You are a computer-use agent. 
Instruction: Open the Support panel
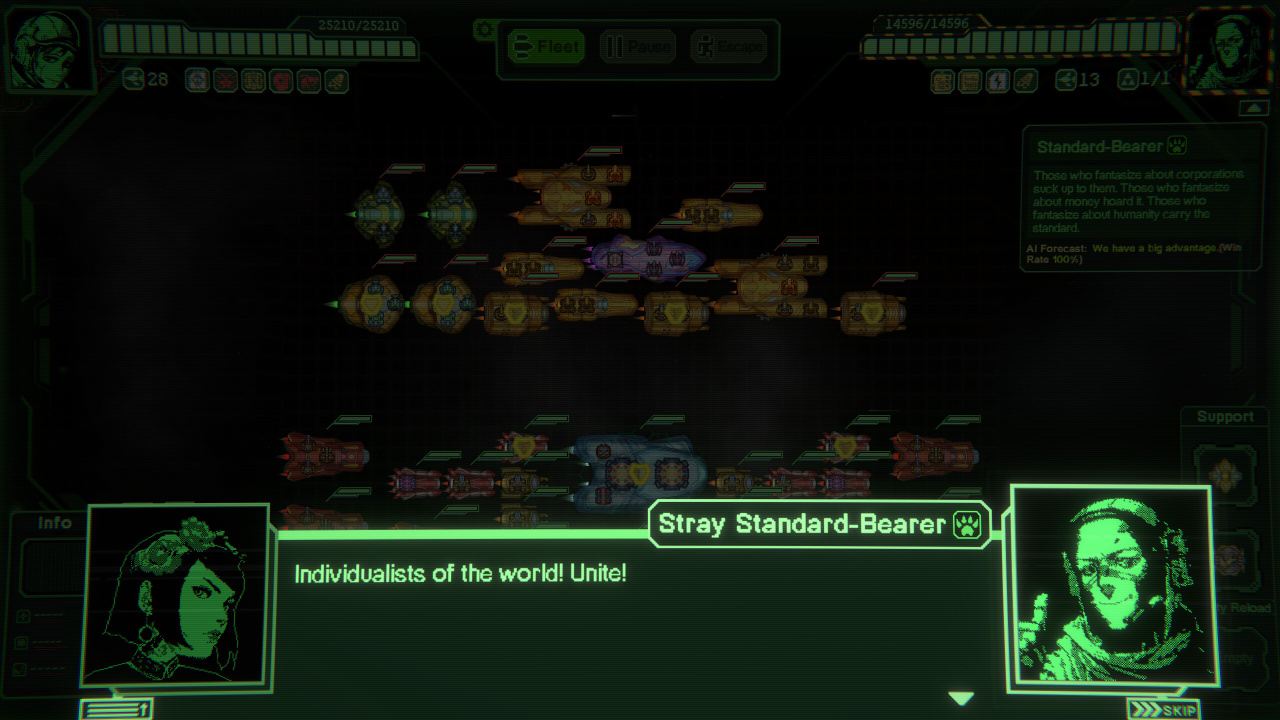(x=1225, y=417)
